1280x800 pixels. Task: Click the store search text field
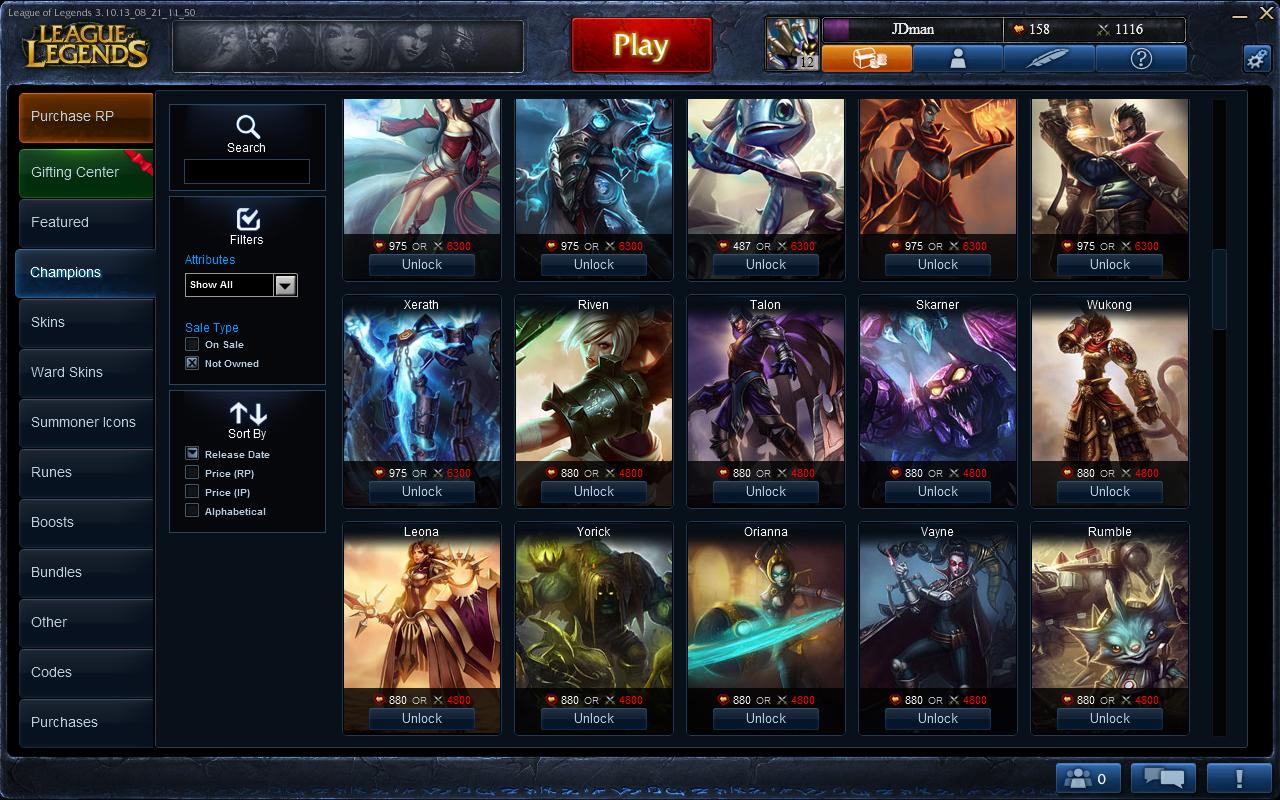[246, 171]
